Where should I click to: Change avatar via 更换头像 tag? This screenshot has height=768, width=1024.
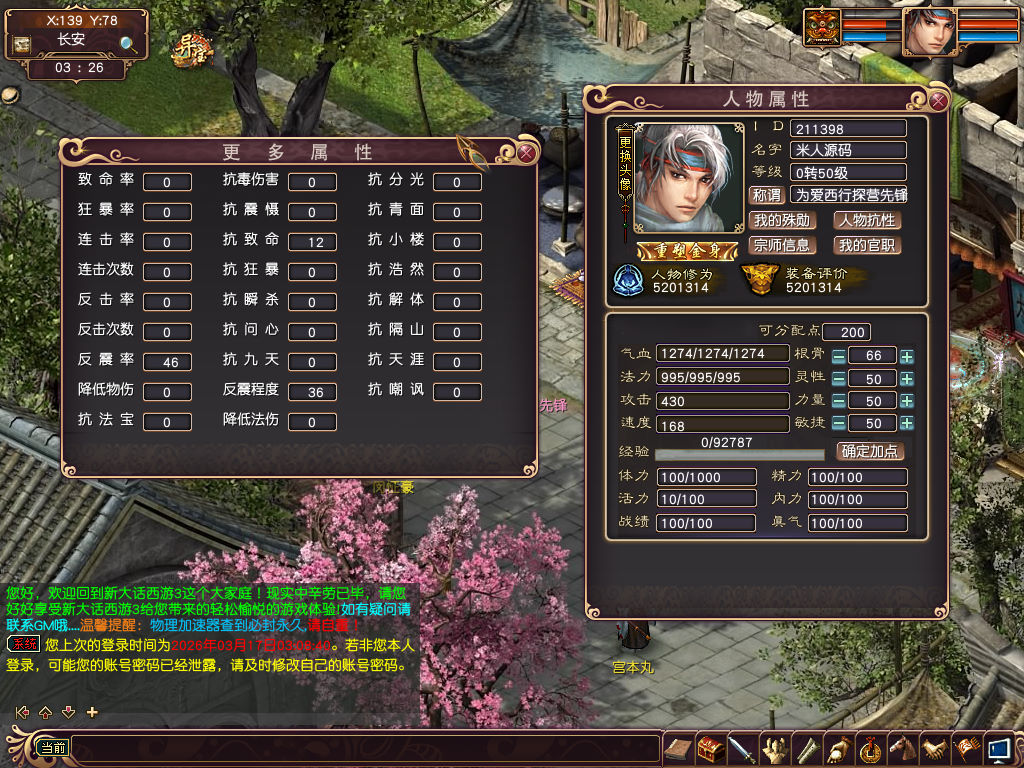(625, 170)
